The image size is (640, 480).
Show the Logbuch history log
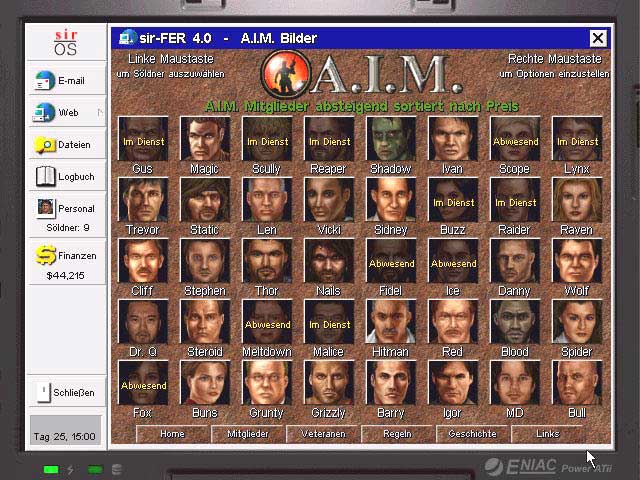pos(66,177)
